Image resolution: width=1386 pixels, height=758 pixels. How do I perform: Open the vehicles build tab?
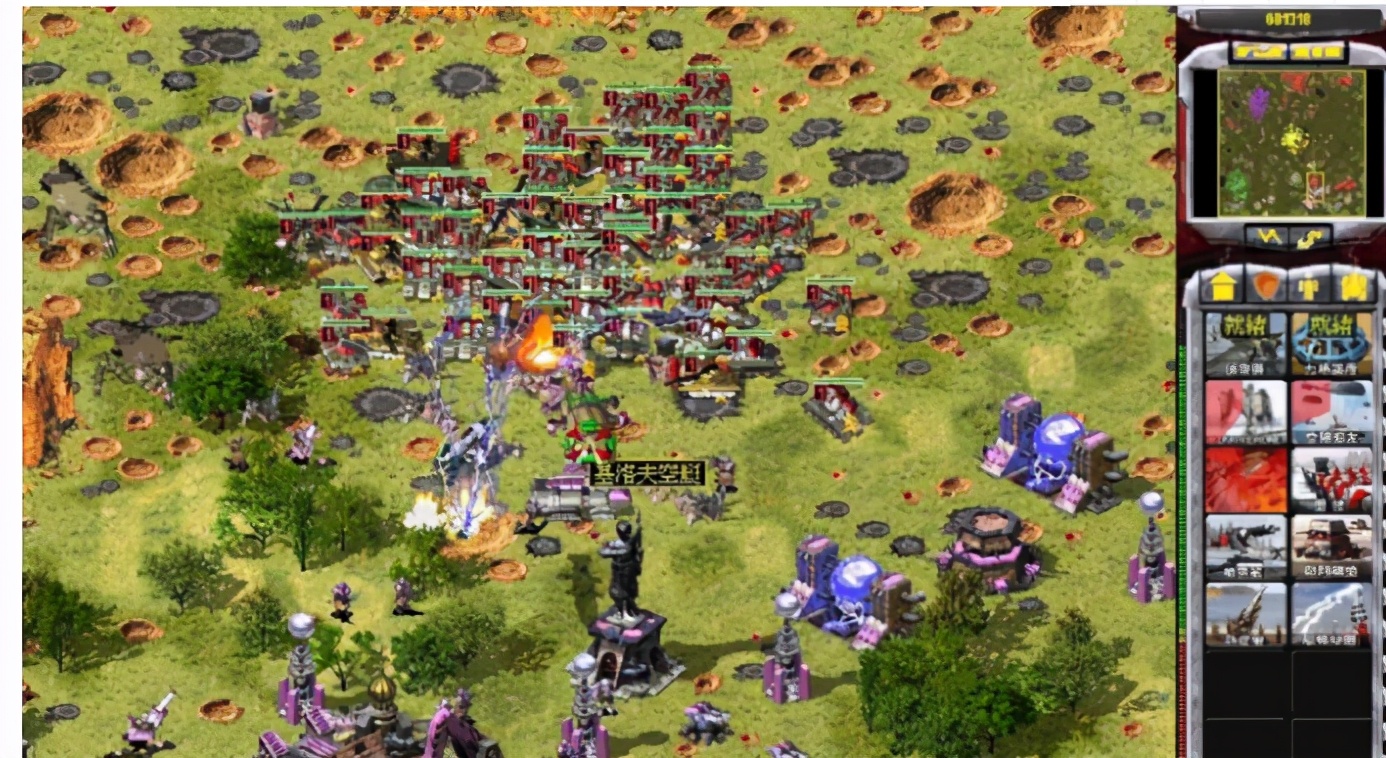(x=1353, y=287)
